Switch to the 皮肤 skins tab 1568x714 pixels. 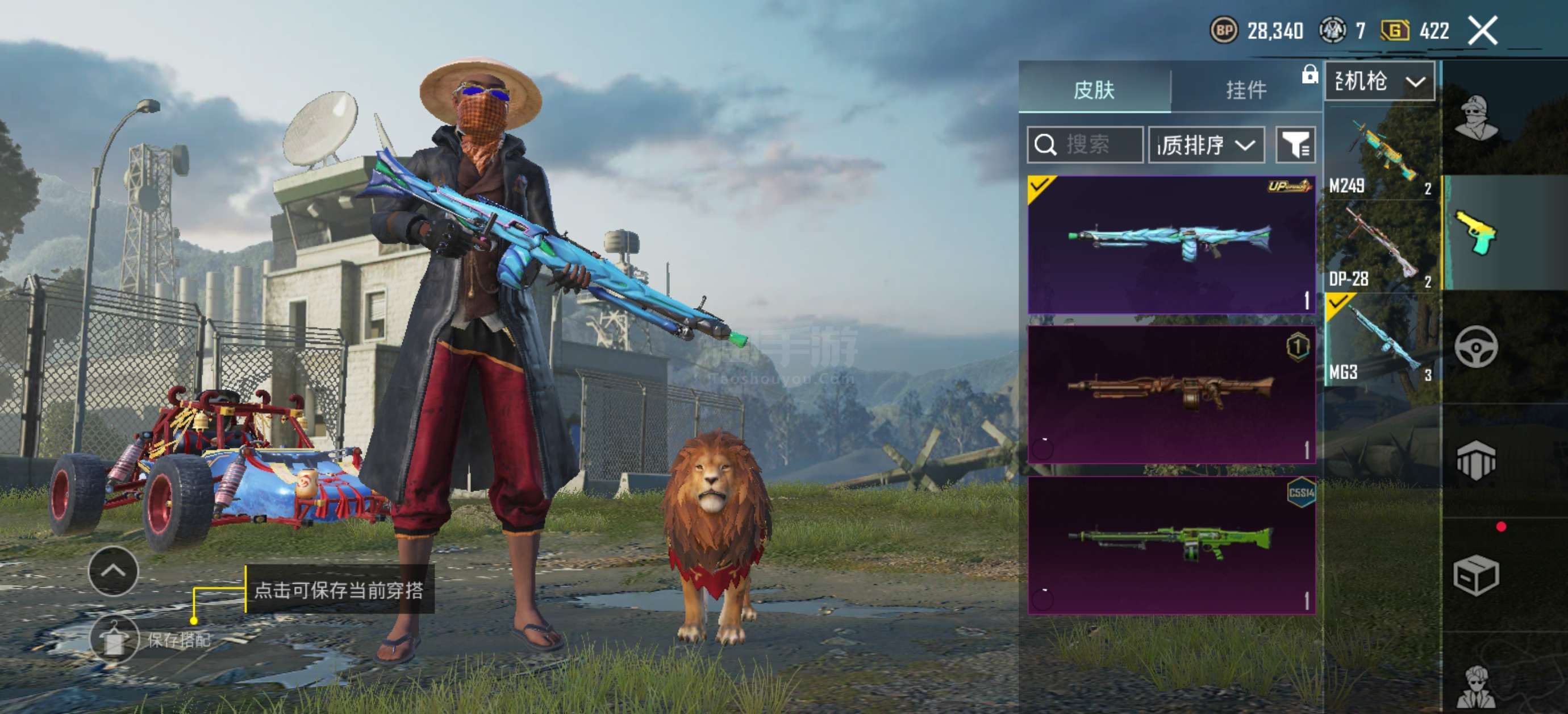tap(1094, 90)
